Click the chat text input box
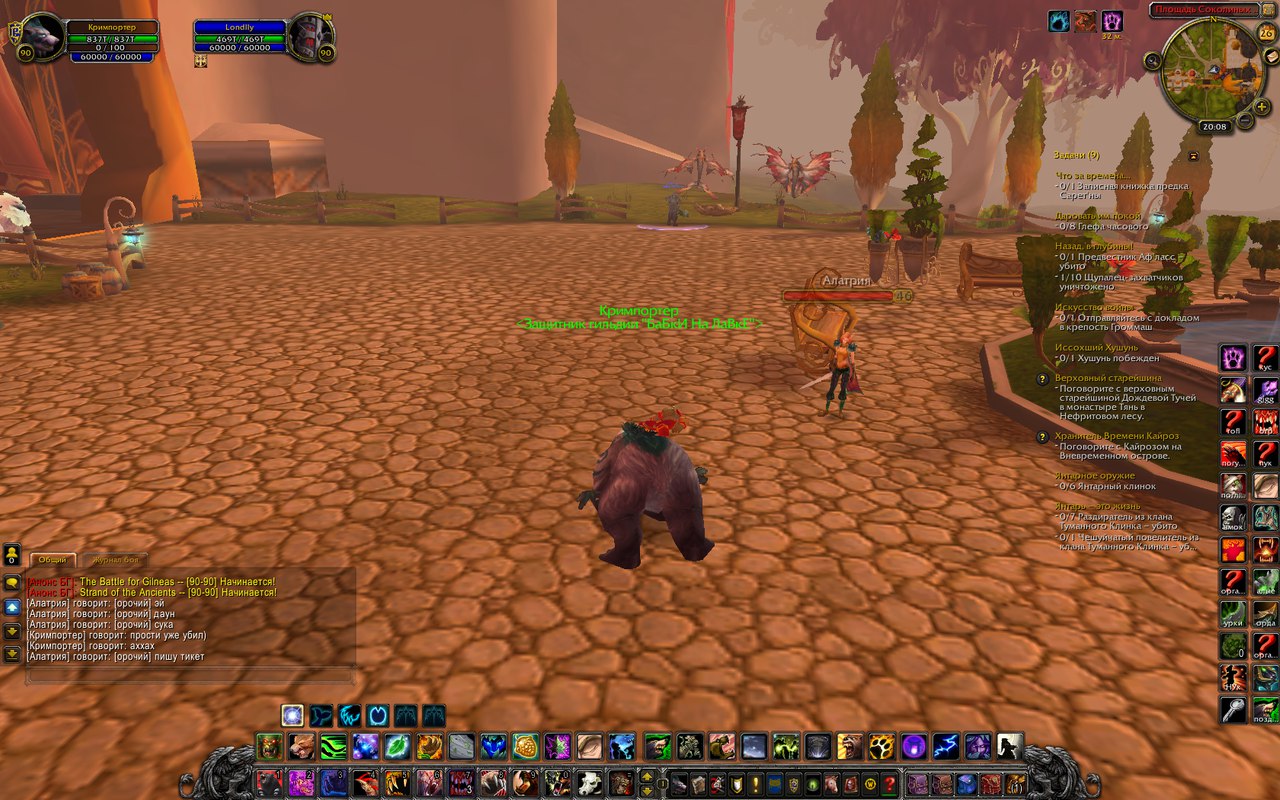Image resolution: width=1280 pixels, height=800 pixels. [190, 677]
